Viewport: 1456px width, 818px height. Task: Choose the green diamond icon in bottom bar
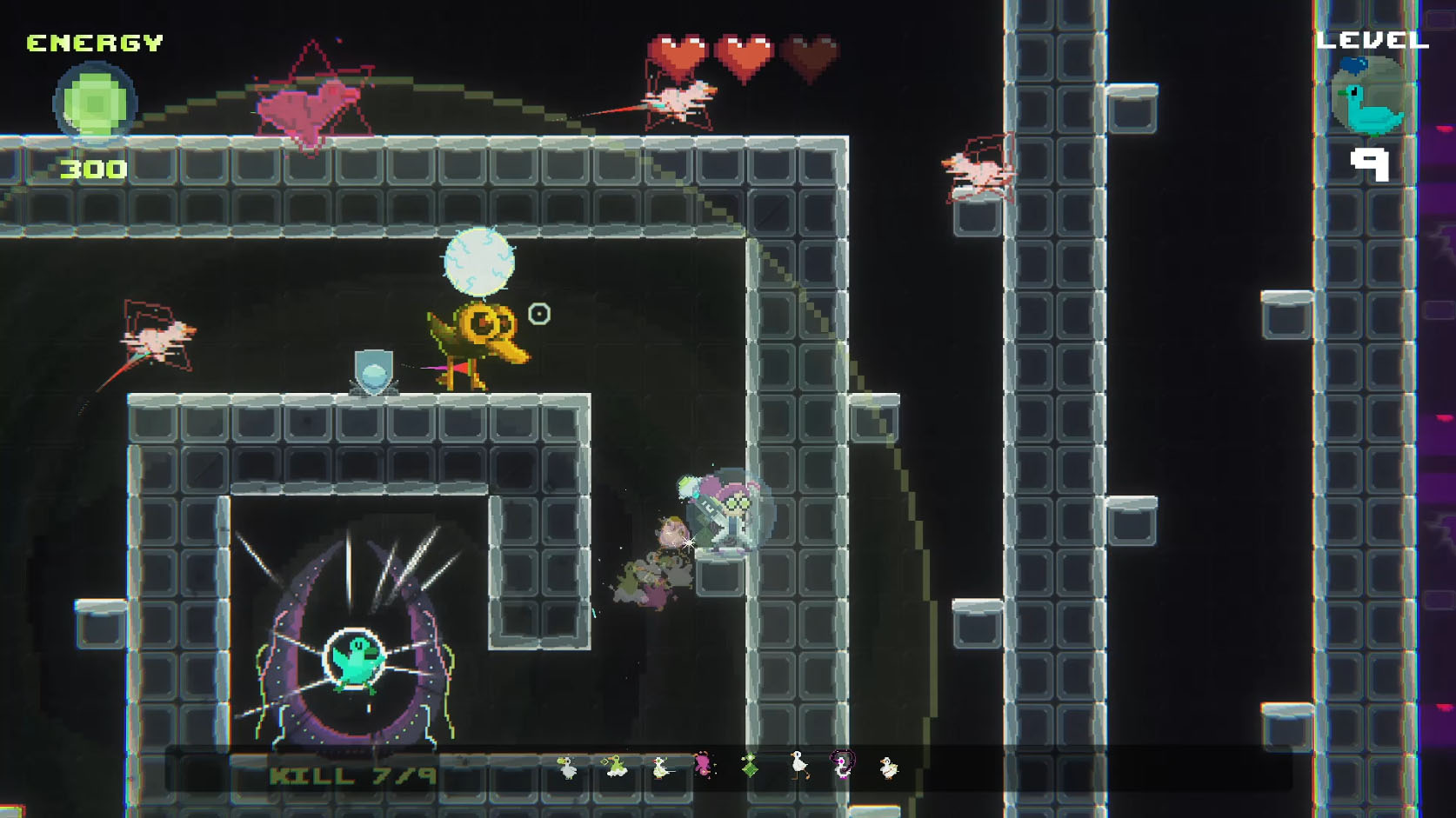pyautogui.click(x=749, y=766)
